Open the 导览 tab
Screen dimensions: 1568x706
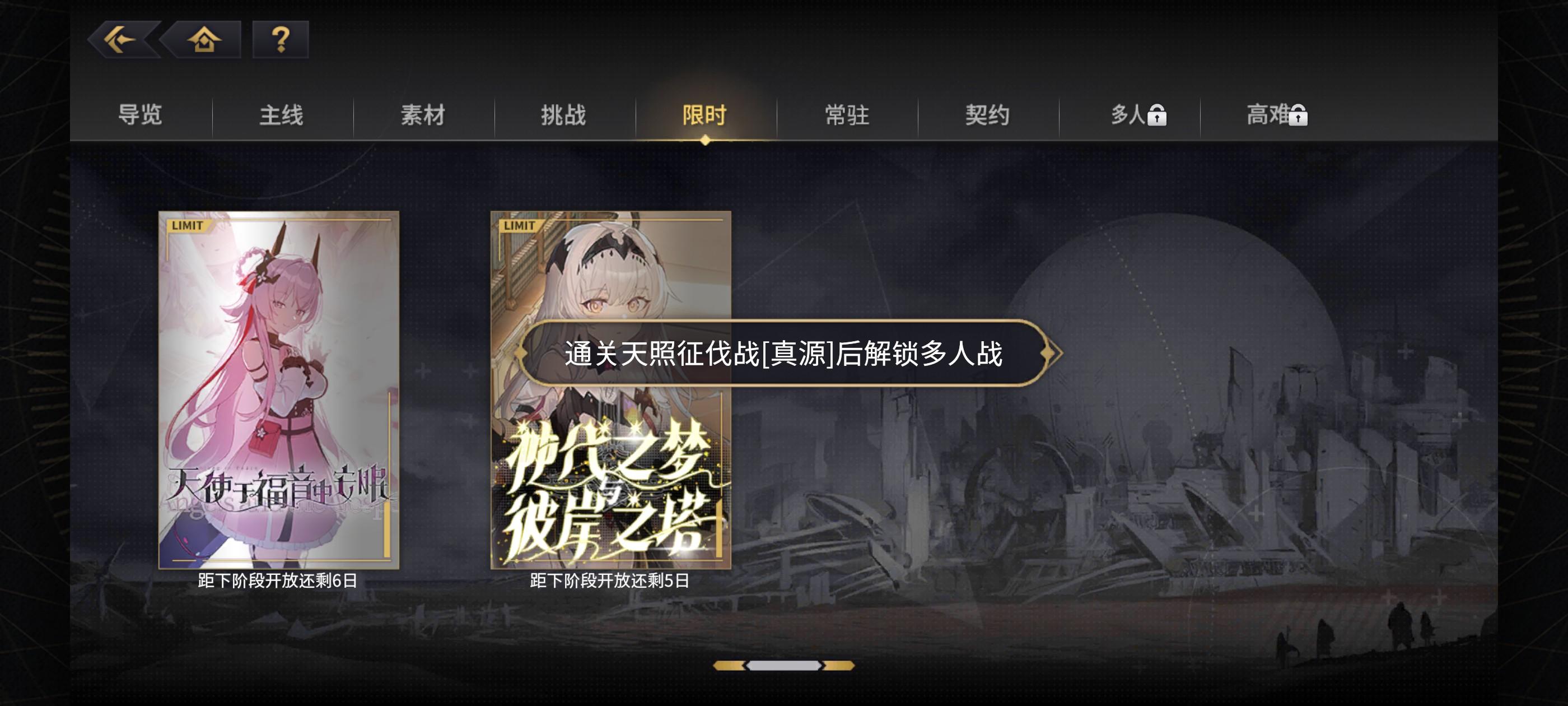[x=140, y=115]
